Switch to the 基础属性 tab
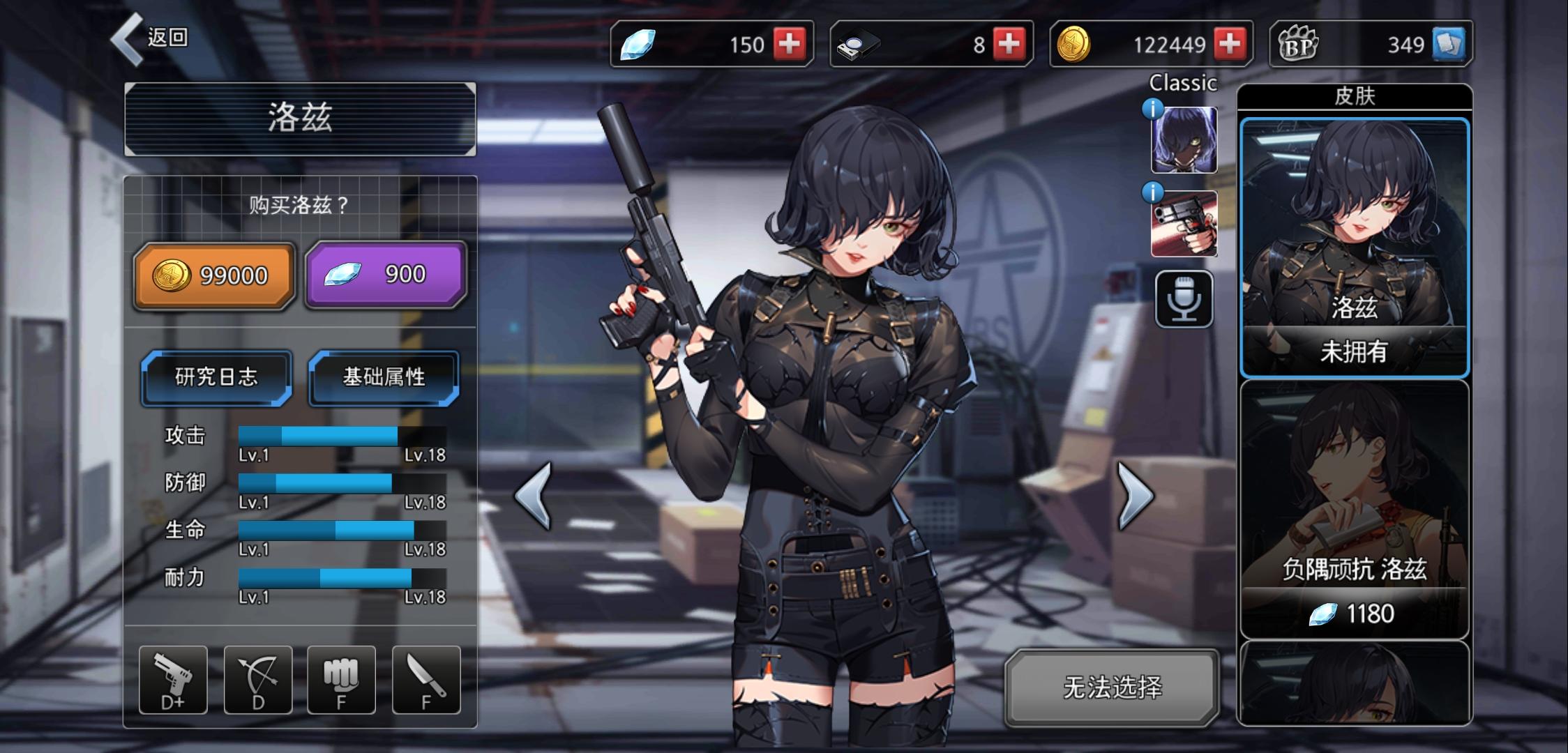The image size is (1568, 753). point(383,376)
